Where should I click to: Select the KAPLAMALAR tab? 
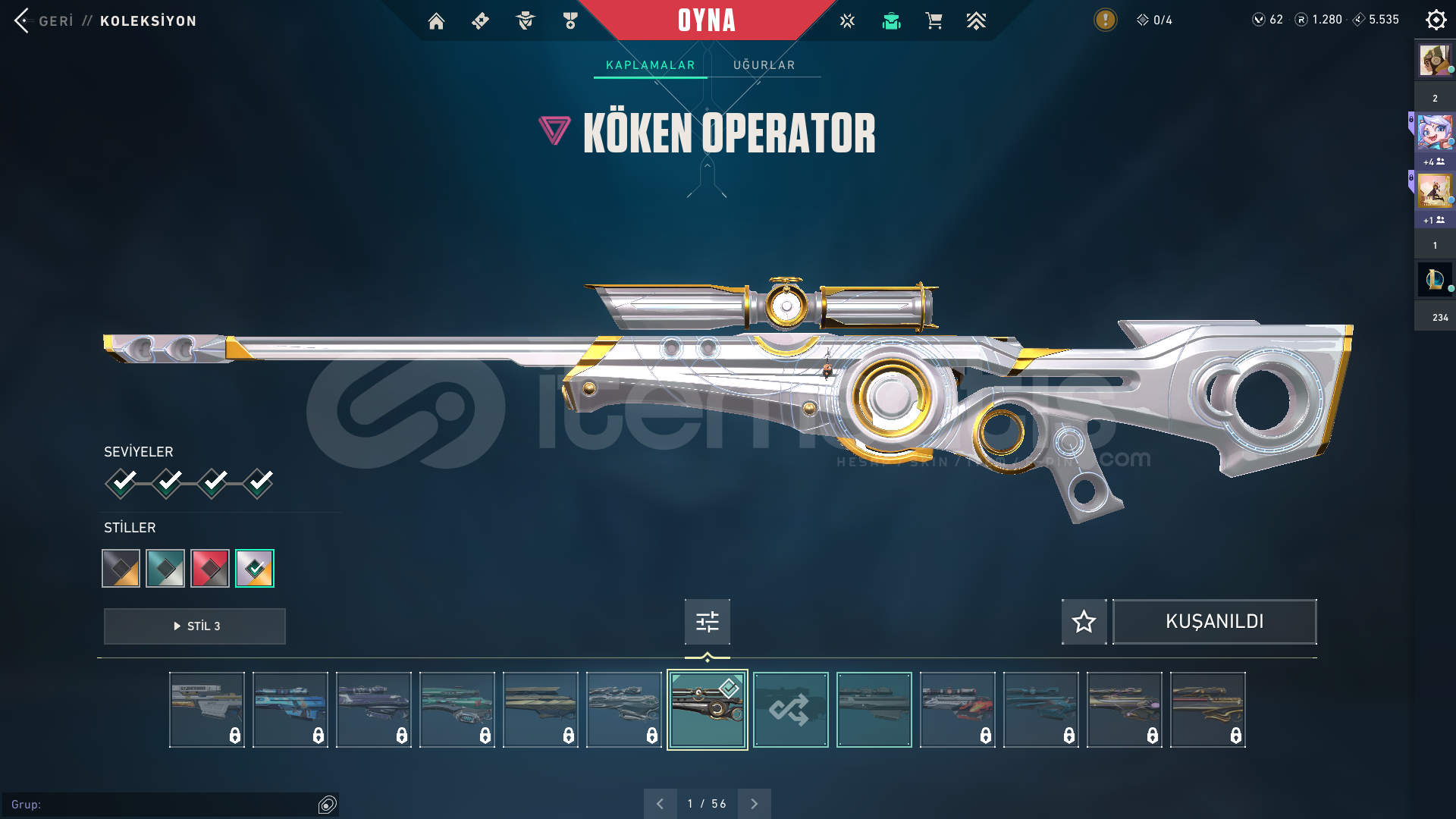[650, 65]
